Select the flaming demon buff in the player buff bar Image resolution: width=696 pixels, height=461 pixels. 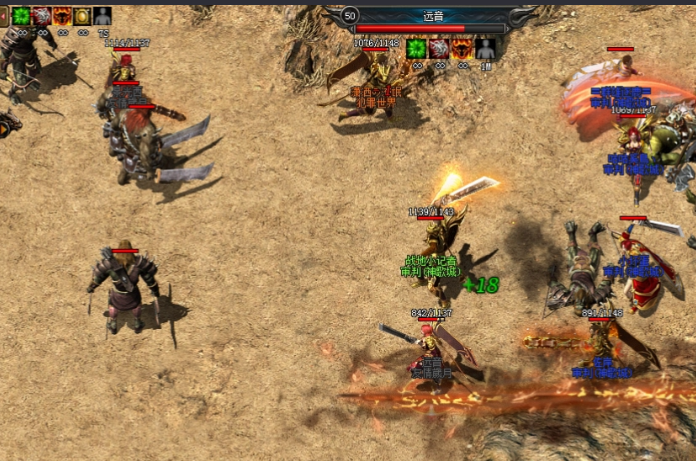[x=62, y=16]
